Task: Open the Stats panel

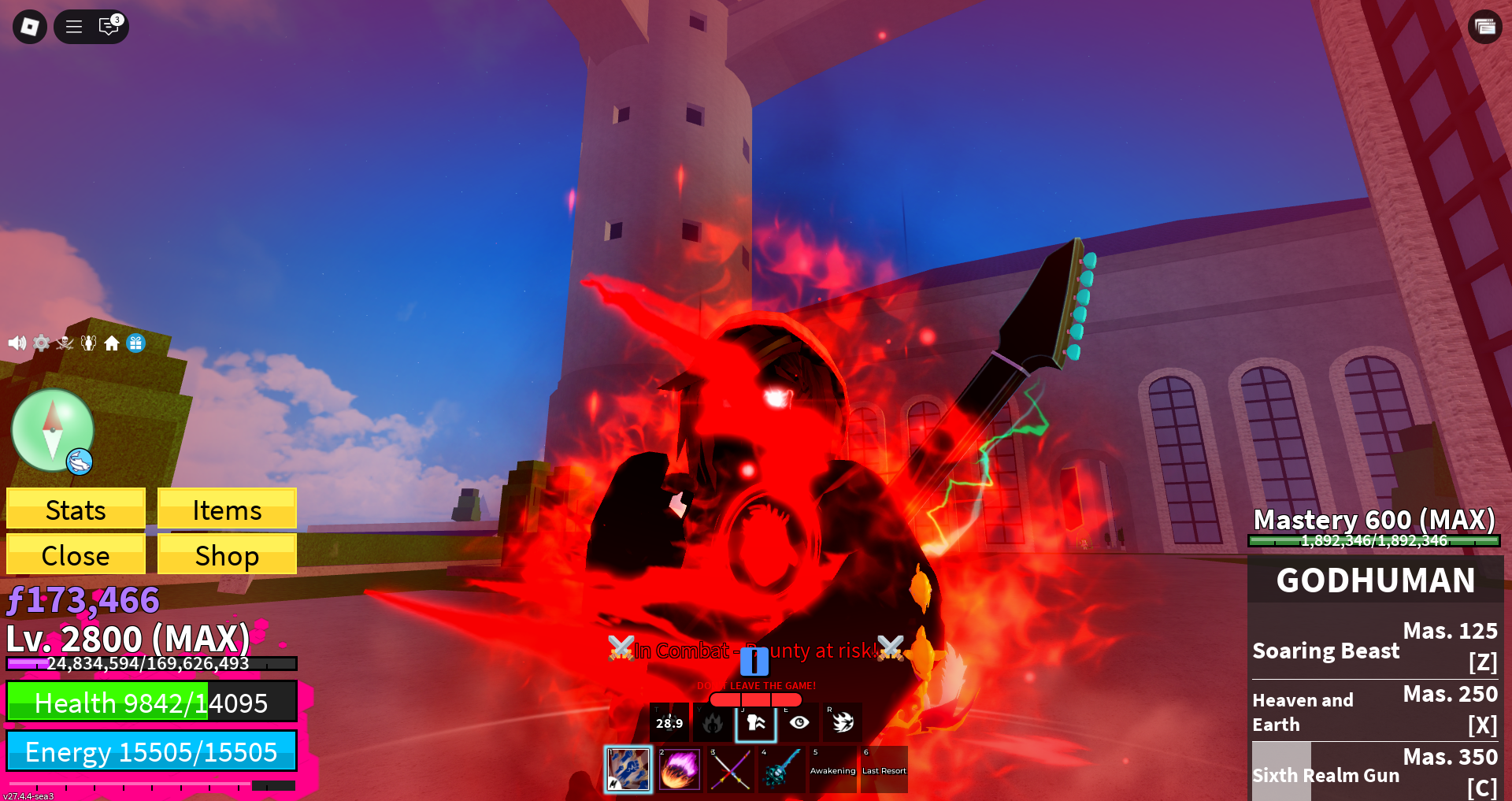Action: [76, 510]
